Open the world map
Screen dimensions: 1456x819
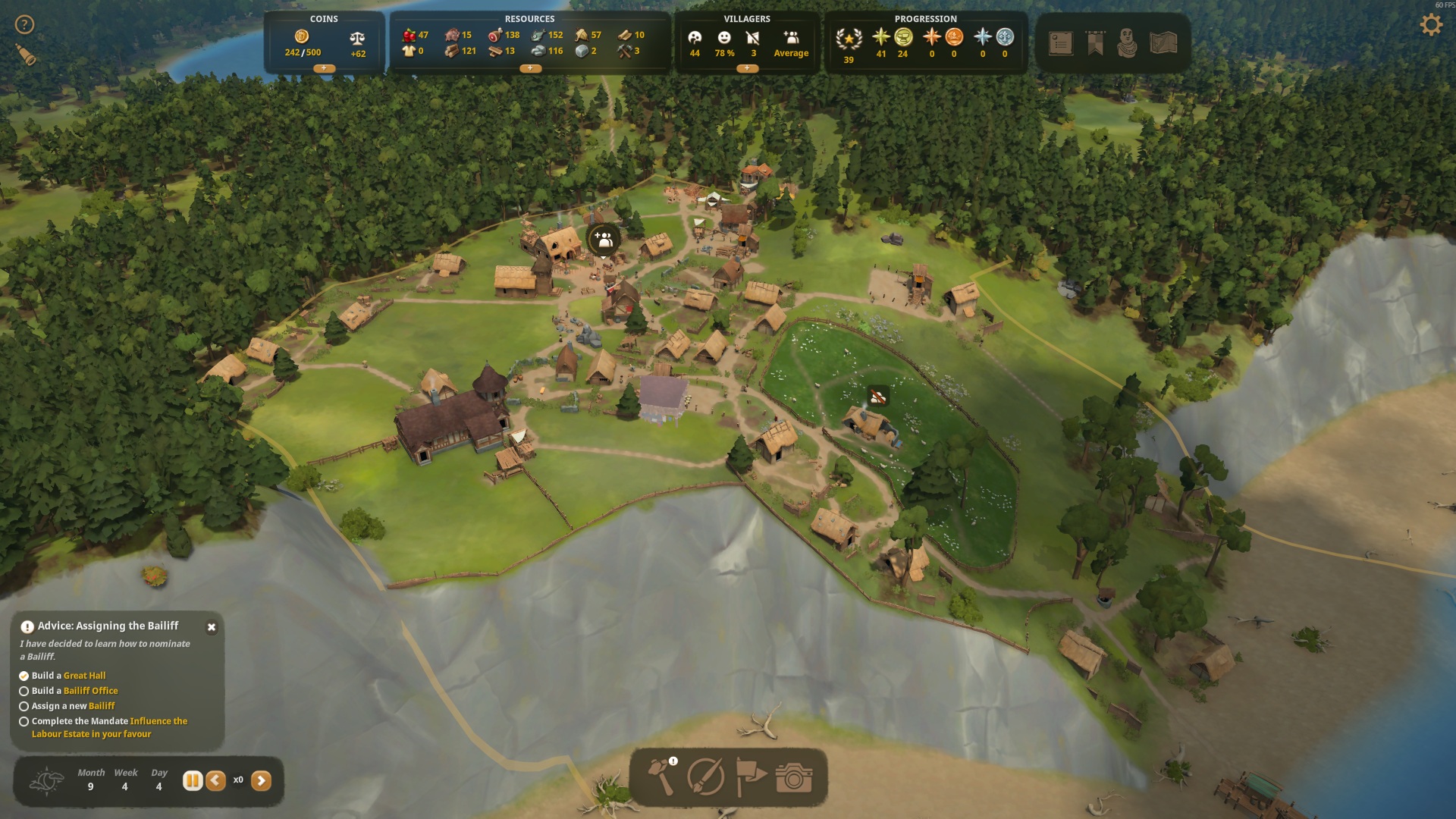(1163, 43)
